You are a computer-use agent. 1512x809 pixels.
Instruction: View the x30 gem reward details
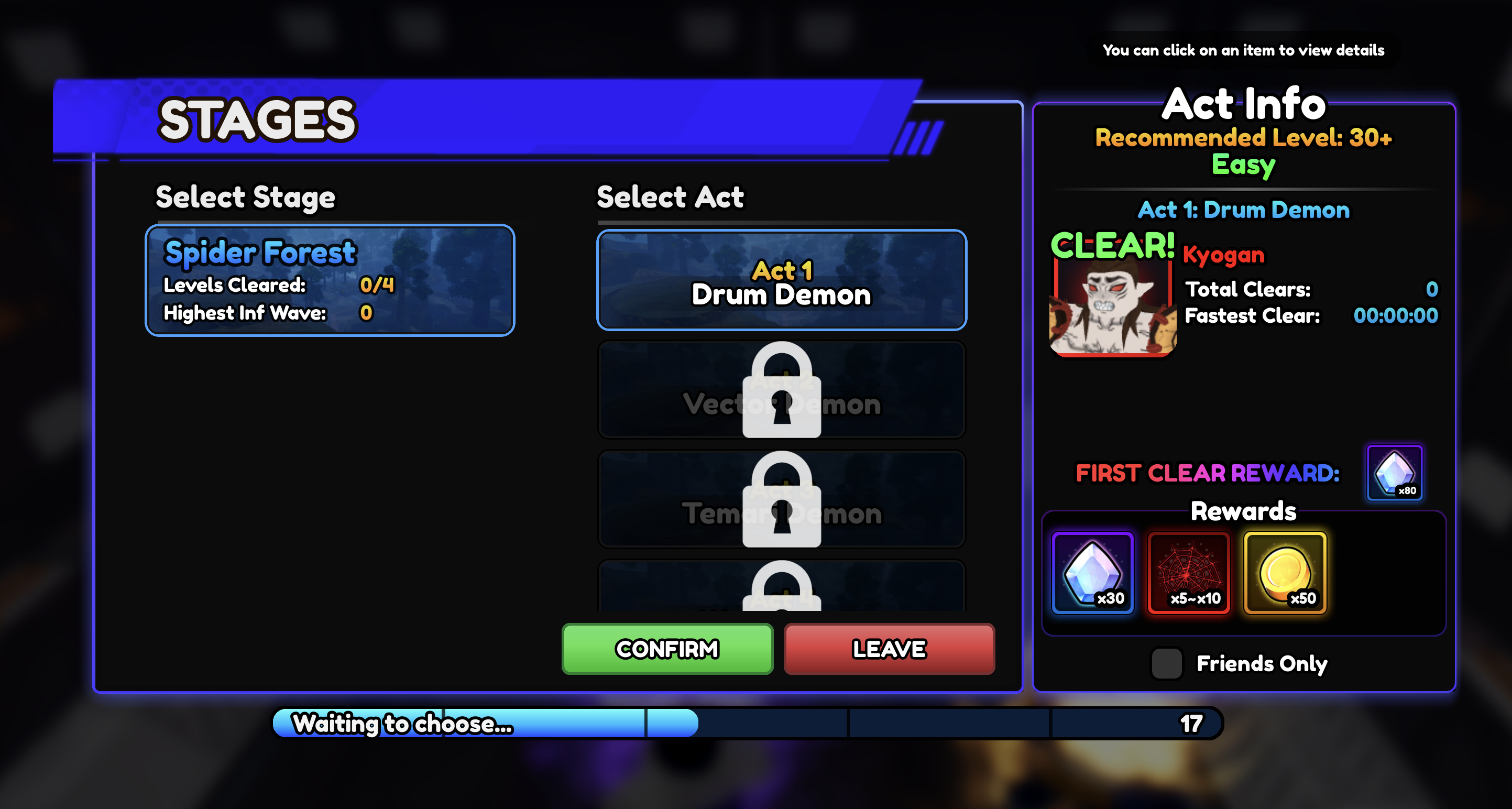1092,573
